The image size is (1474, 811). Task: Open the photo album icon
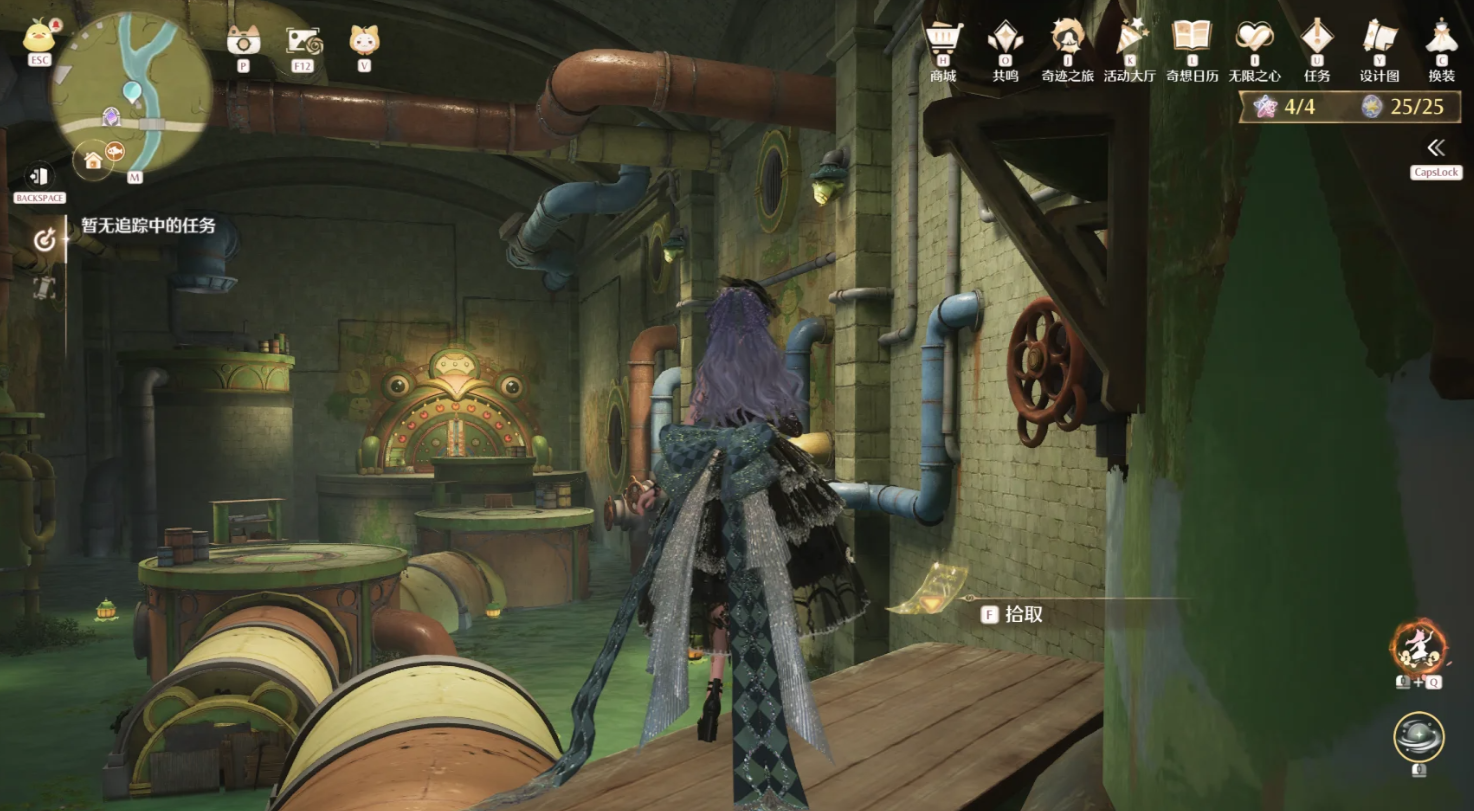click(x=303, y=40)
